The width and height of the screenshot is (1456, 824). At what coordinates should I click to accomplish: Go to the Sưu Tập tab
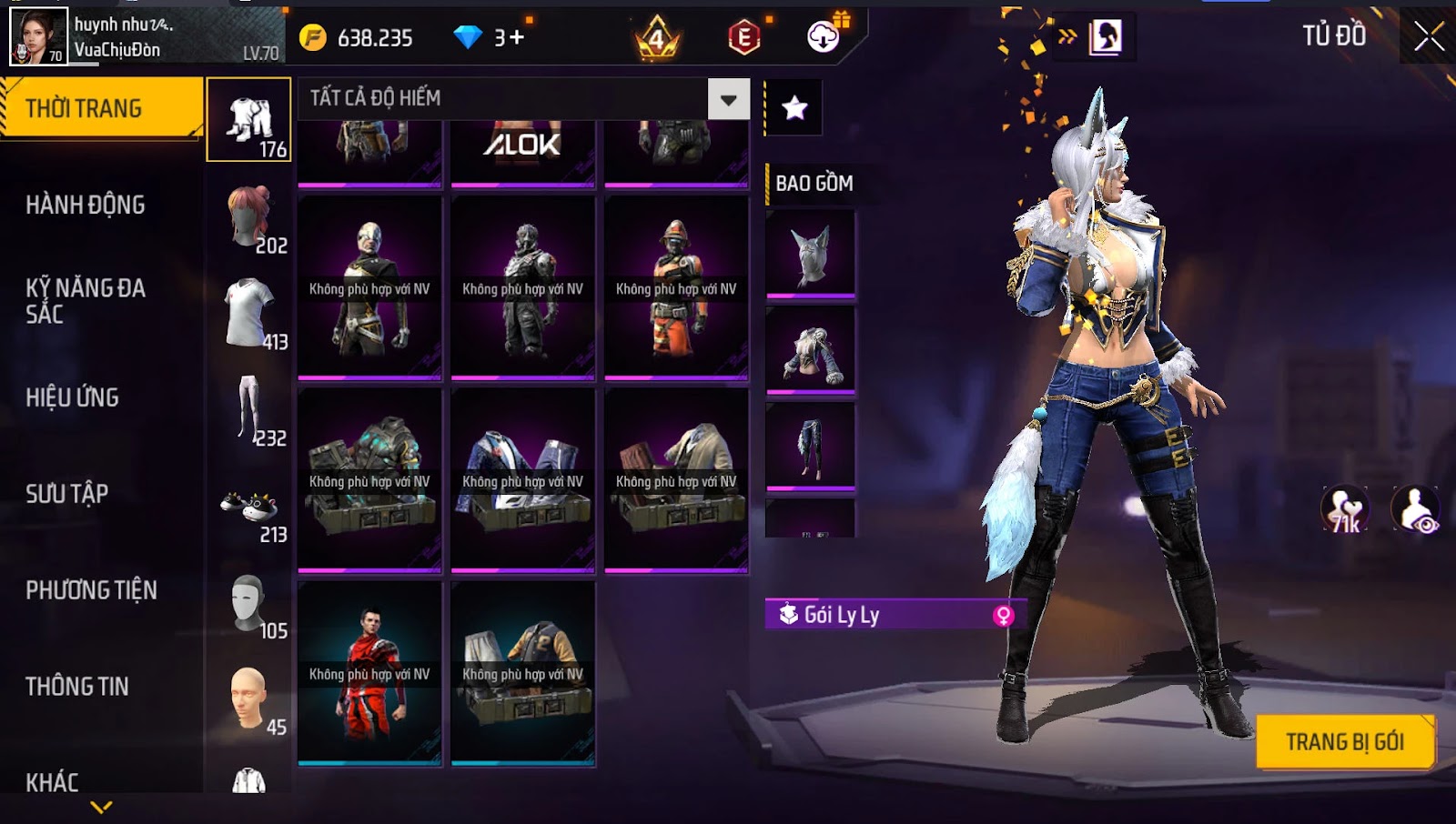tap(67, 494)
